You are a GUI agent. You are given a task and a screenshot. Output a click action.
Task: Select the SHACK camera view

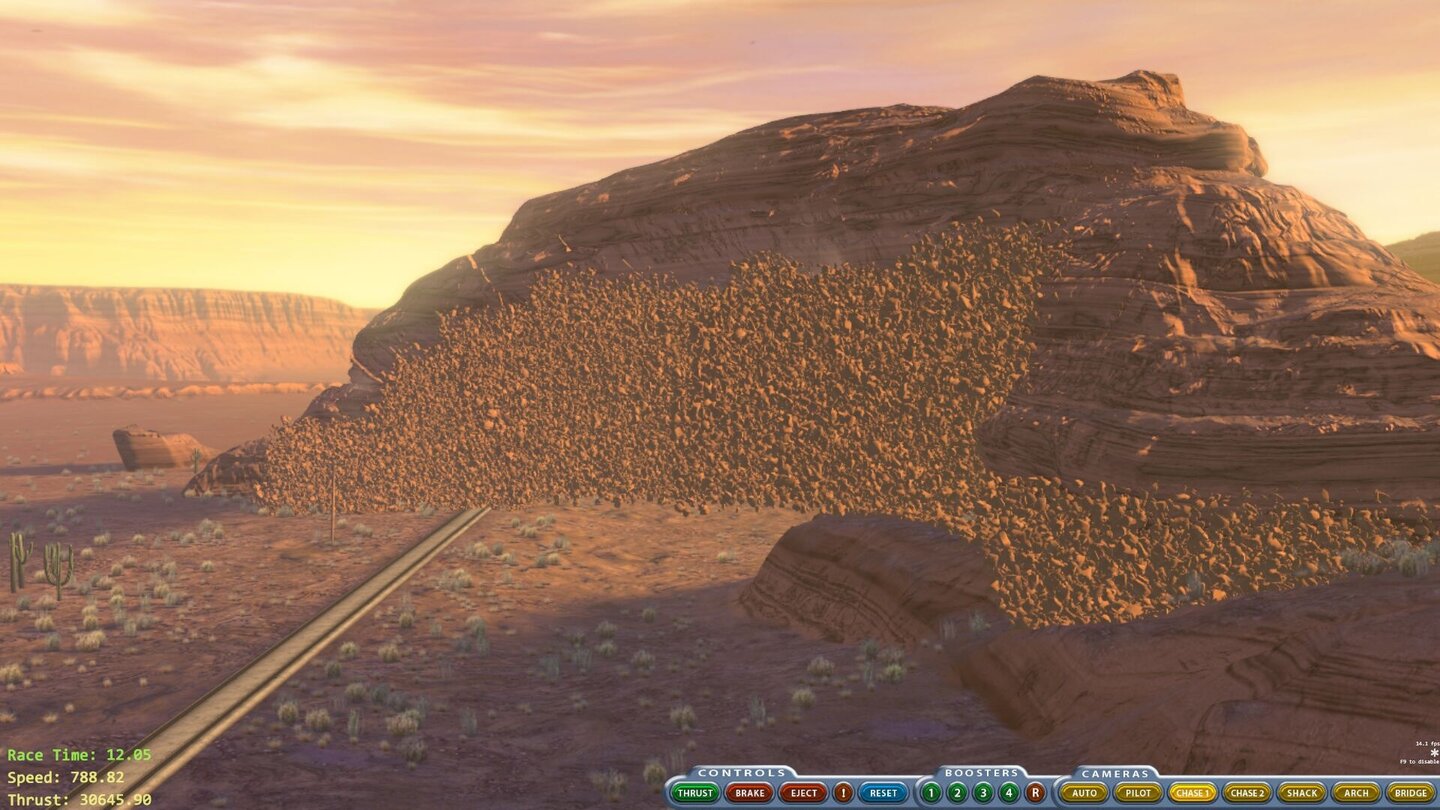[x=1302, y=793]
